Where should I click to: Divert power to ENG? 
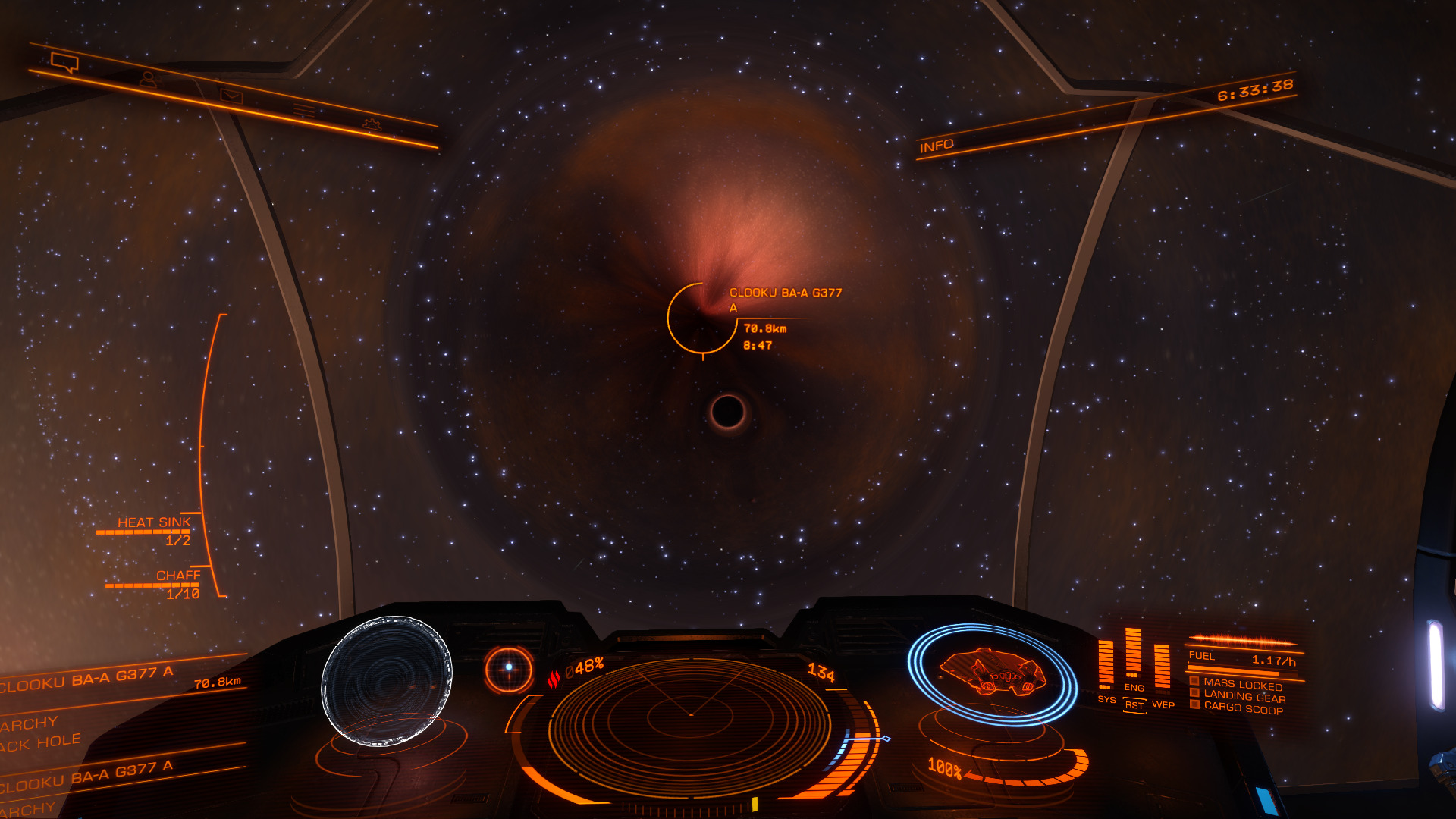(x=1134, y=687)
